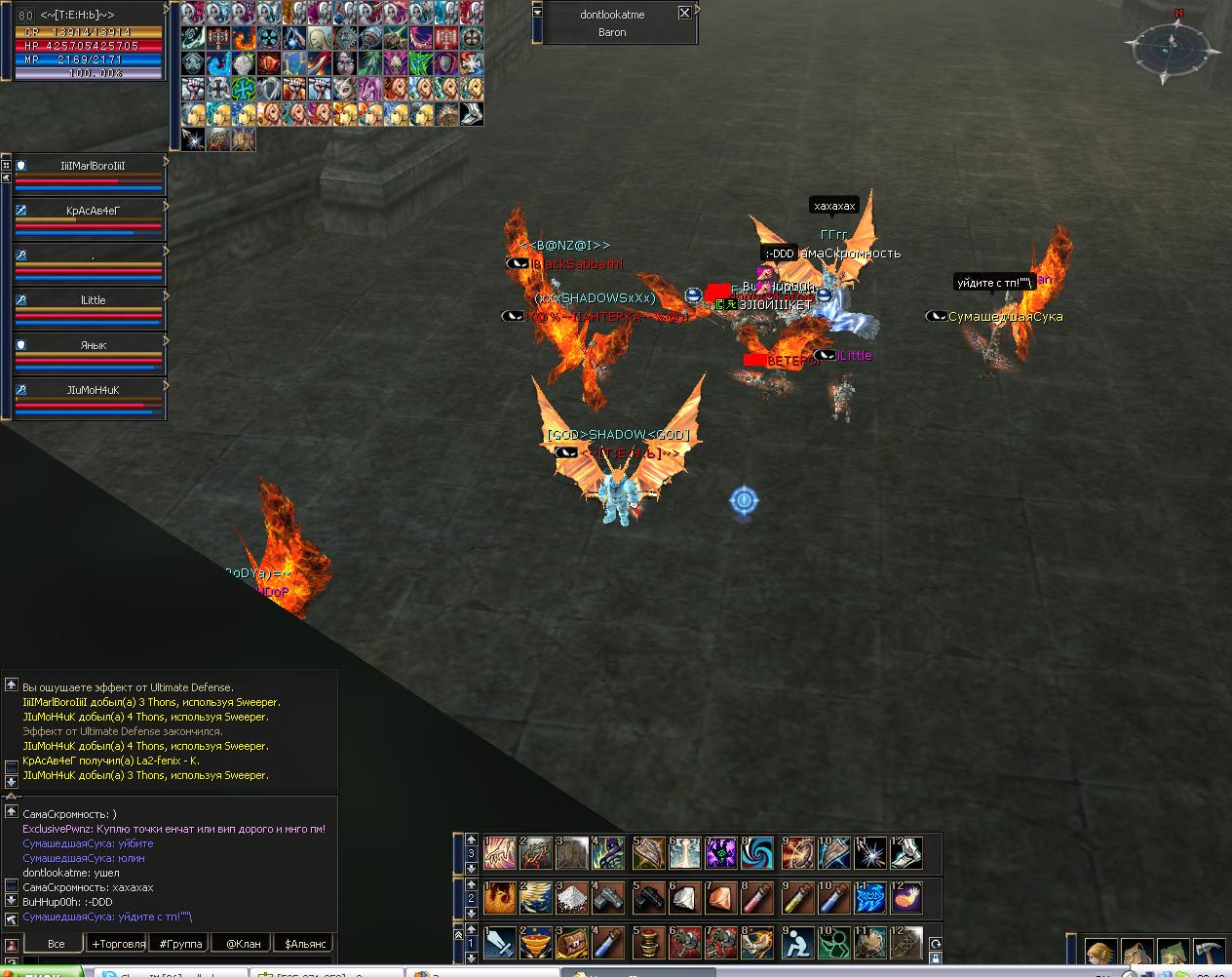Target party member КрАсАв4еГ
The image size is (1232, 977).
pos(93,211)
